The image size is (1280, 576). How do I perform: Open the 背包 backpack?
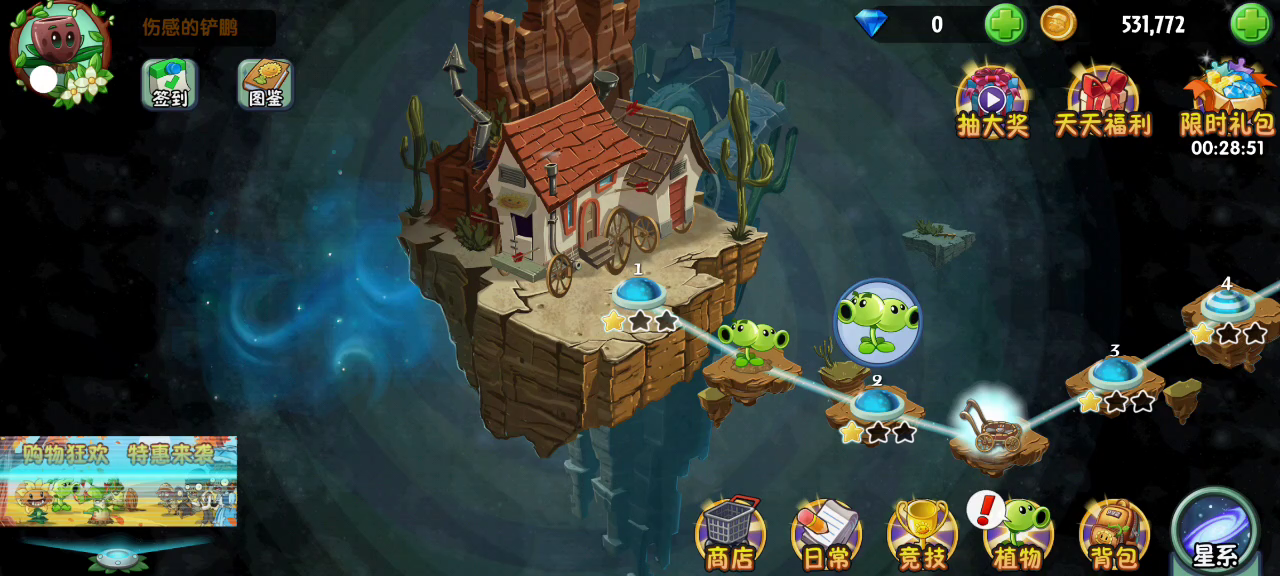(x=1114, y=533)
